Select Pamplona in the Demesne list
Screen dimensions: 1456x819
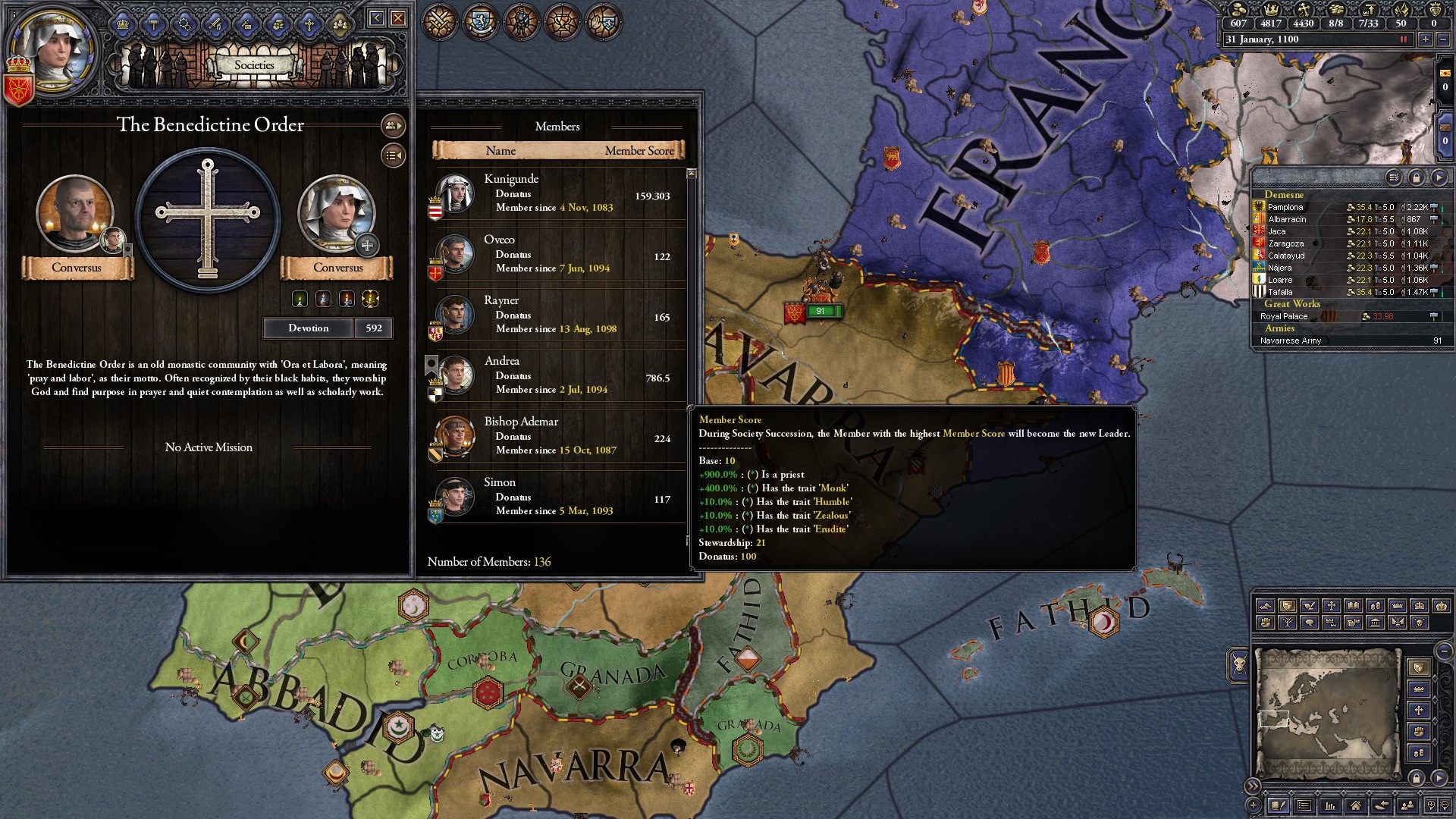(x=1285, y=207)
